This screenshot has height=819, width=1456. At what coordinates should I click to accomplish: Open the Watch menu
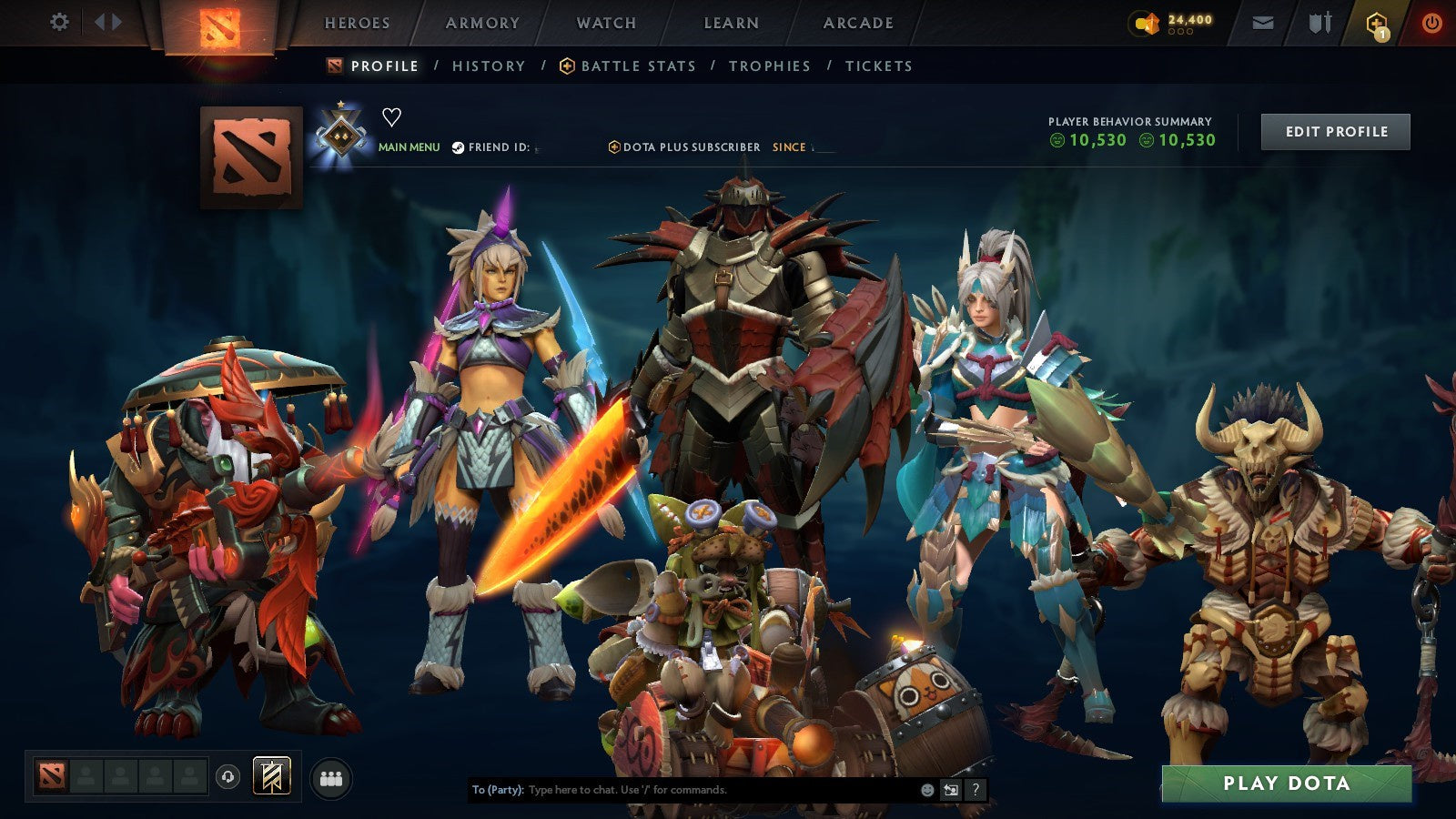[606, 24]
